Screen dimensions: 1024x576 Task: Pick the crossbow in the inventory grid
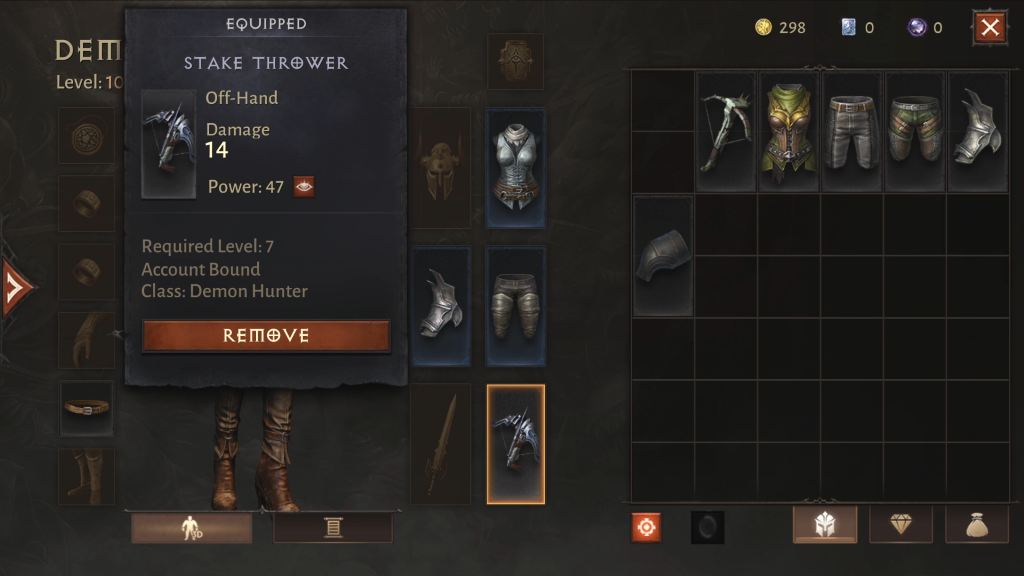[x=726, y=131]
